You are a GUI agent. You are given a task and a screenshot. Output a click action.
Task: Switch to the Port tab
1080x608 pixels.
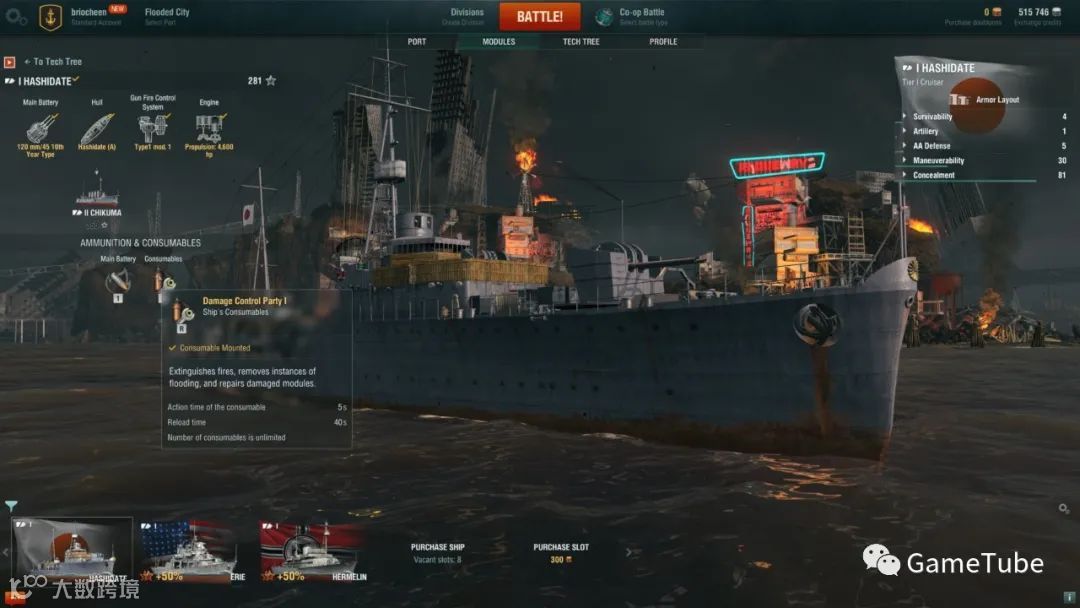[x=417, y=42]
